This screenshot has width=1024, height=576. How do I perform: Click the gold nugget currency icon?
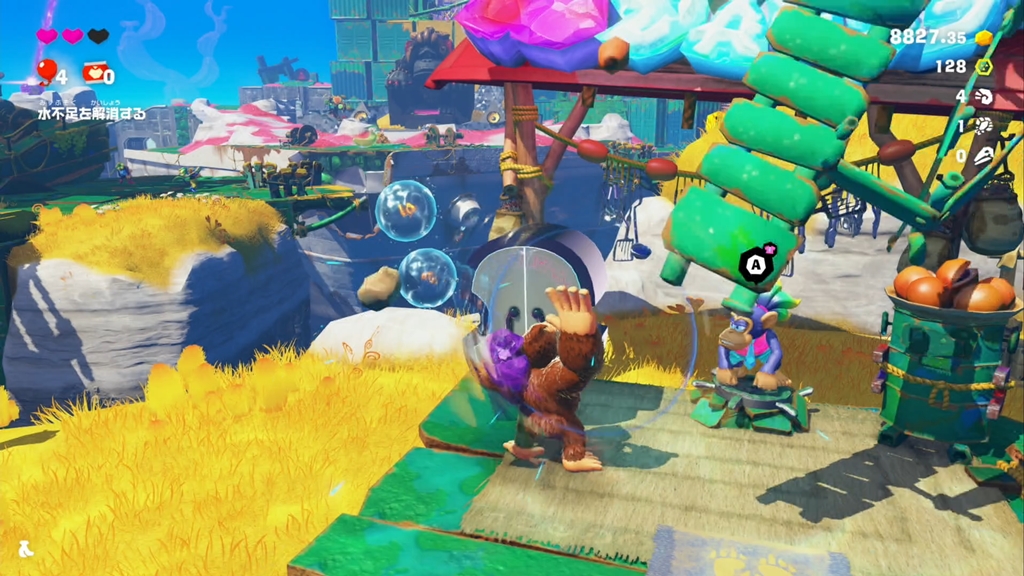(984, 37)
